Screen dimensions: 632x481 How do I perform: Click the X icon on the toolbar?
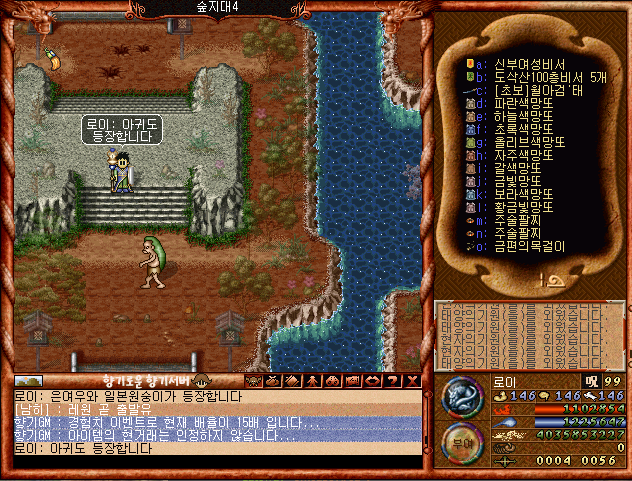[x=411, y=381]
